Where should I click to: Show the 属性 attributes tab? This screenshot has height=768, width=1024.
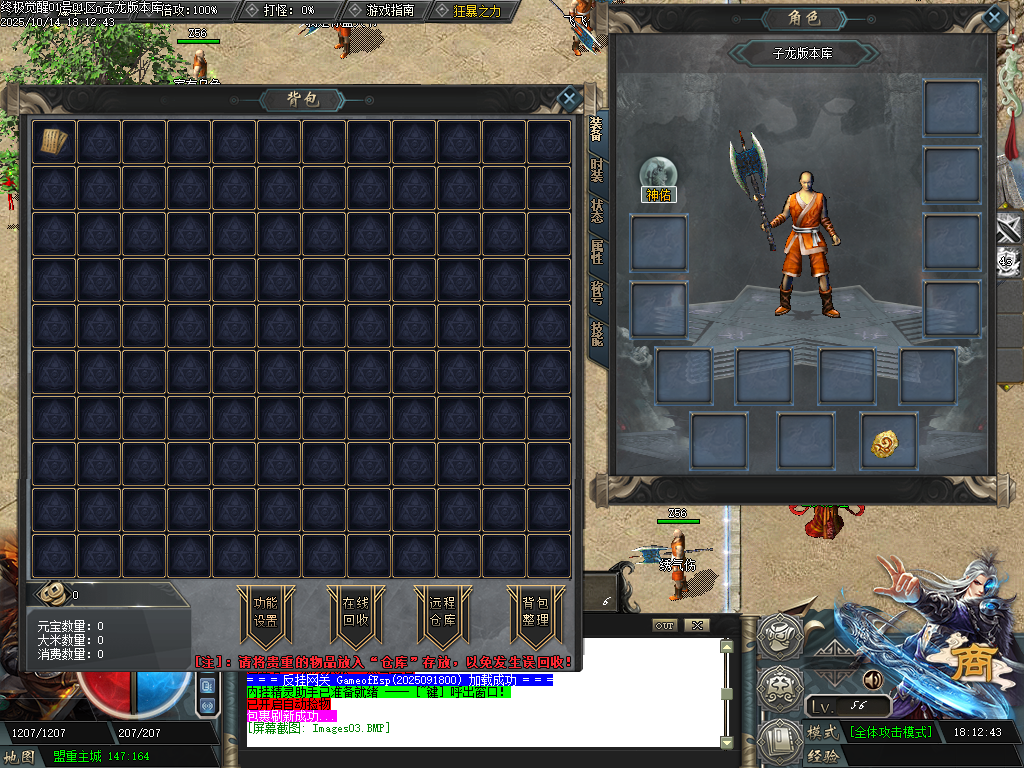pyautogui.click(x=596, y=251)
